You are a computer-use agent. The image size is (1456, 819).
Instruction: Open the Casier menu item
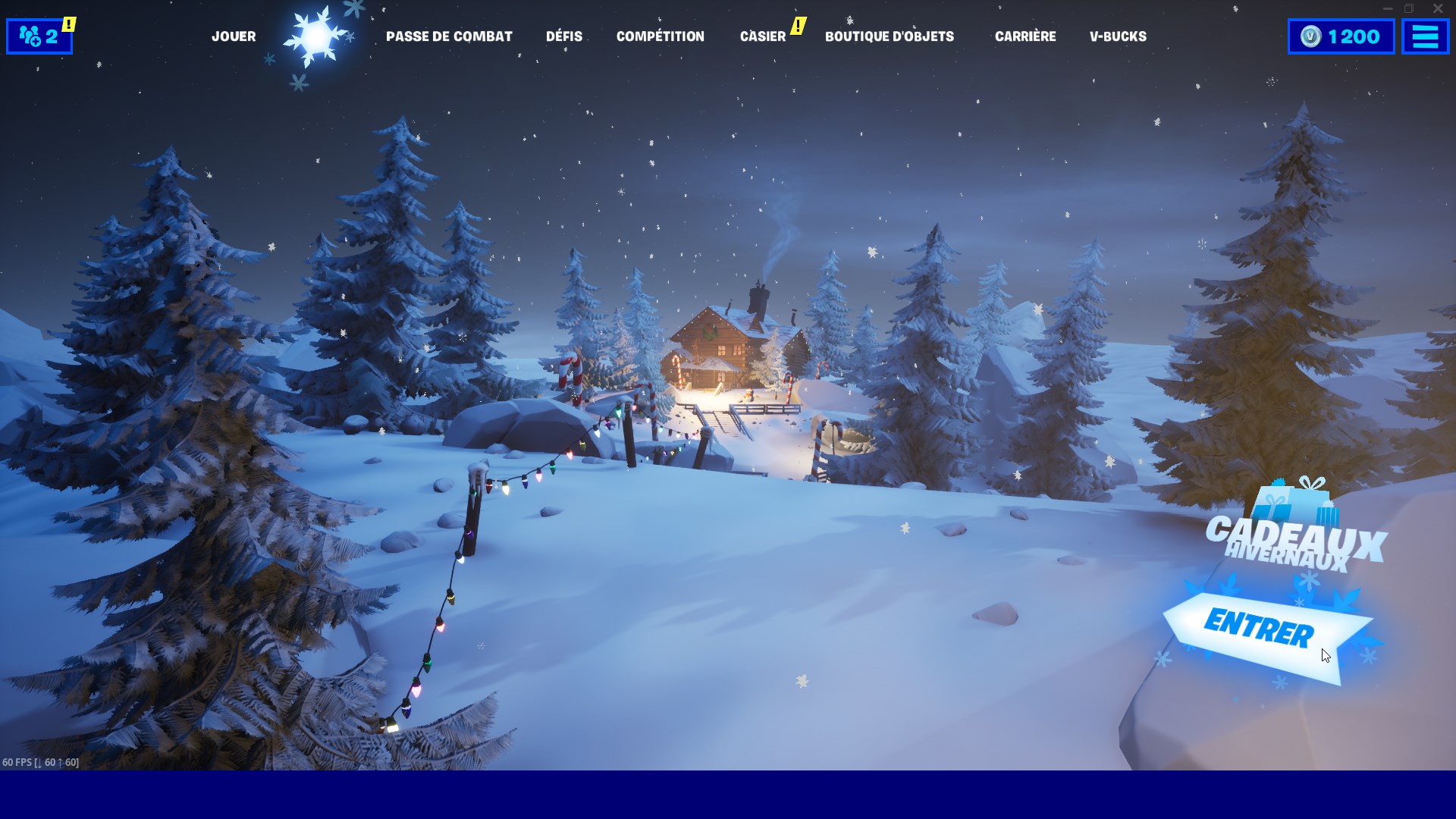(x=762, y=36)
